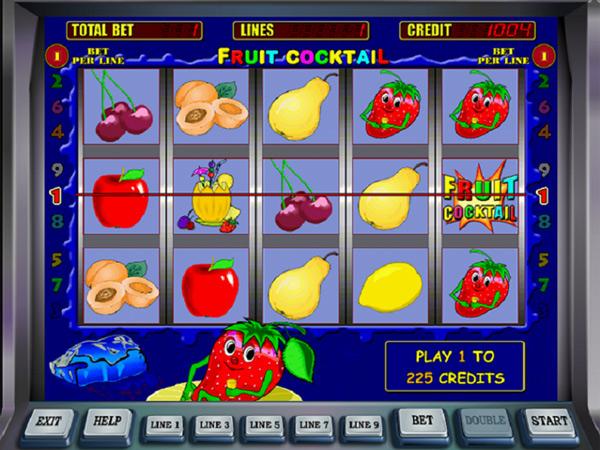Exit the slot machine game
Viewport: 600px width, 450px height.
pyautogui.click(x=47, y=422)
